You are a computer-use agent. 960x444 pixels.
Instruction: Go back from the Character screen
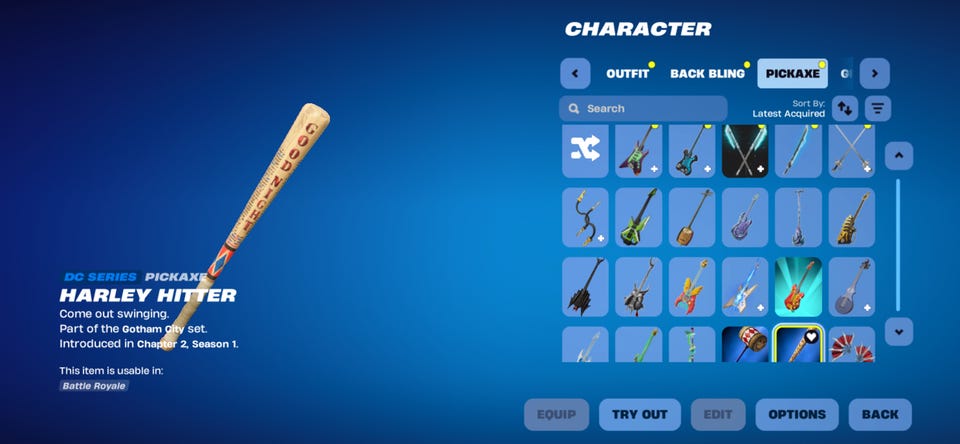point(880,414)
